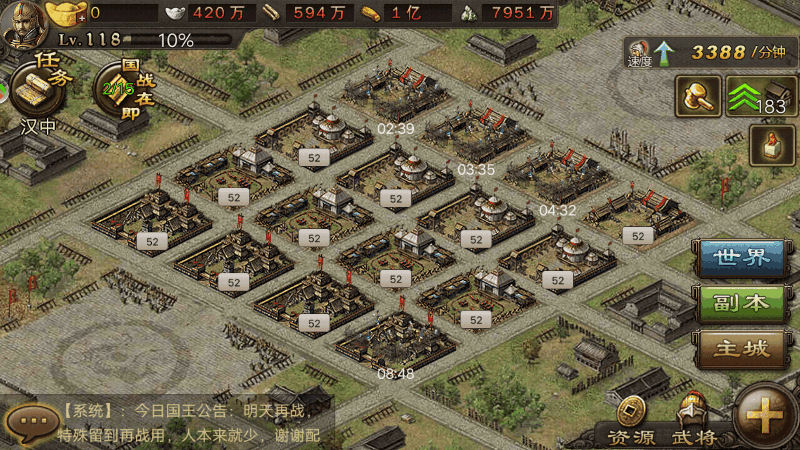Open the system announcement chat message
The image size is (800, 450).
pyautogui.click(x=190, y=423)
